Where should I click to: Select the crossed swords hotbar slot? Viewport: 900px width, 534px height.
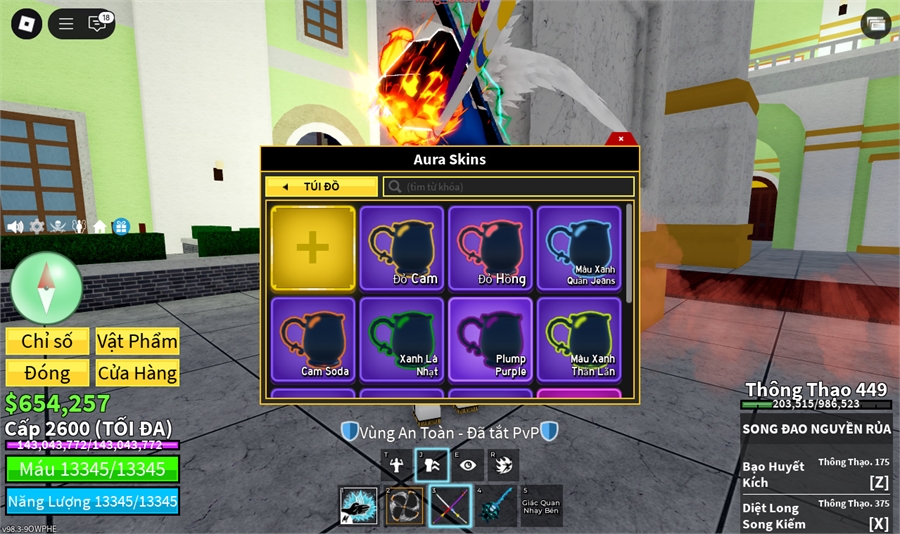tap(449, 506)
